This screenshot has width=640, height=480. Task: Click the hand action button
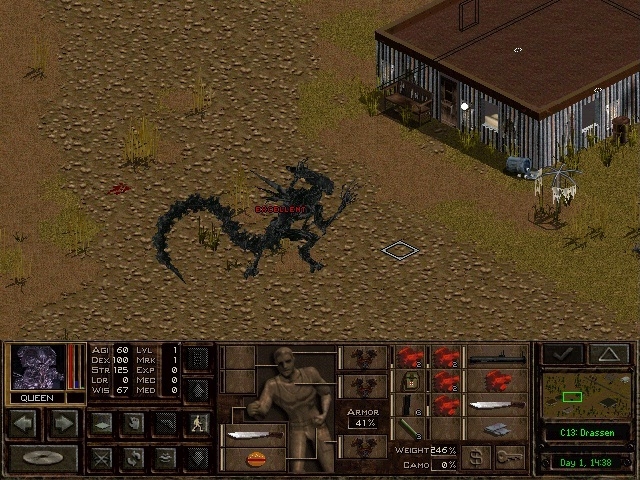pyautogui.click(x=132, y=423)
